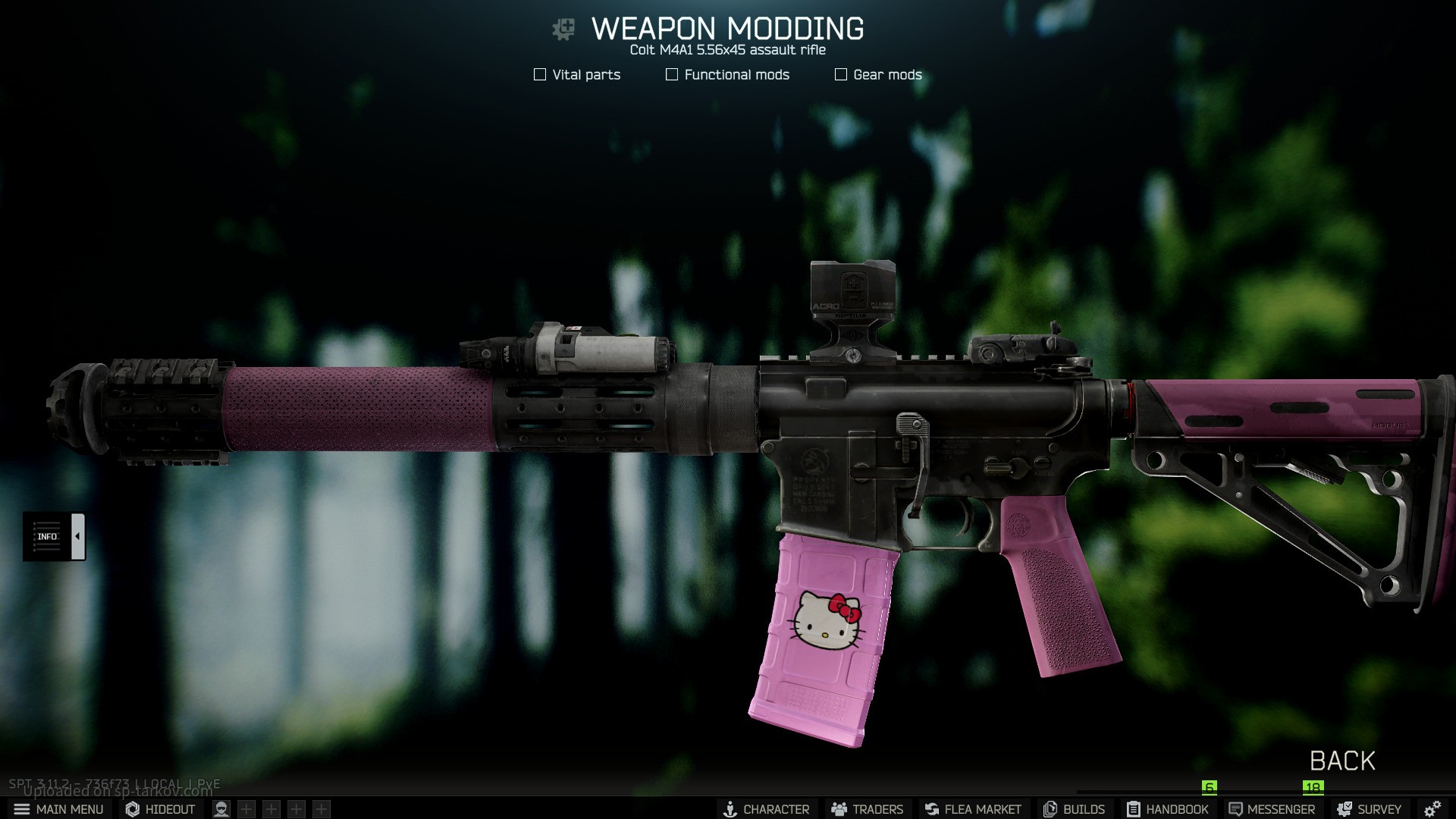Open the MESSENGER
Screen dimensions: 1456x819
coord(1272,809)
